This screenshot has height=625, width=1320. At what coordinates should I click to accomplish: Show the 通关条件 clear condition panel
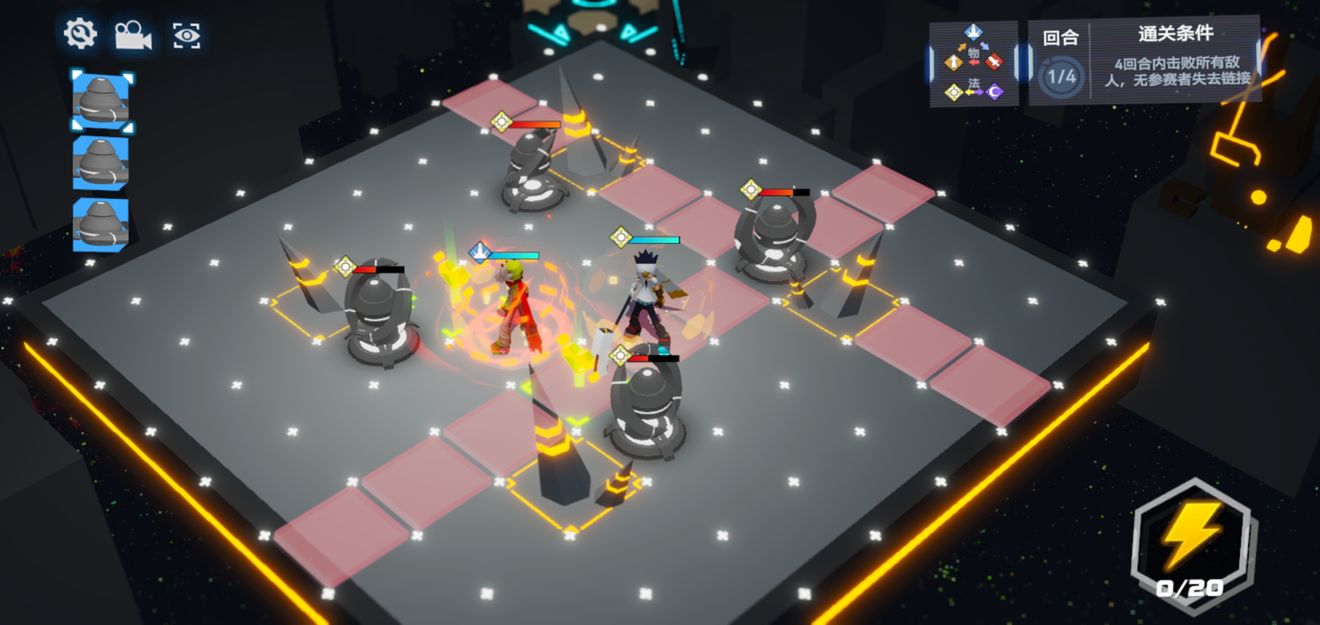[x=1174, y=58]
